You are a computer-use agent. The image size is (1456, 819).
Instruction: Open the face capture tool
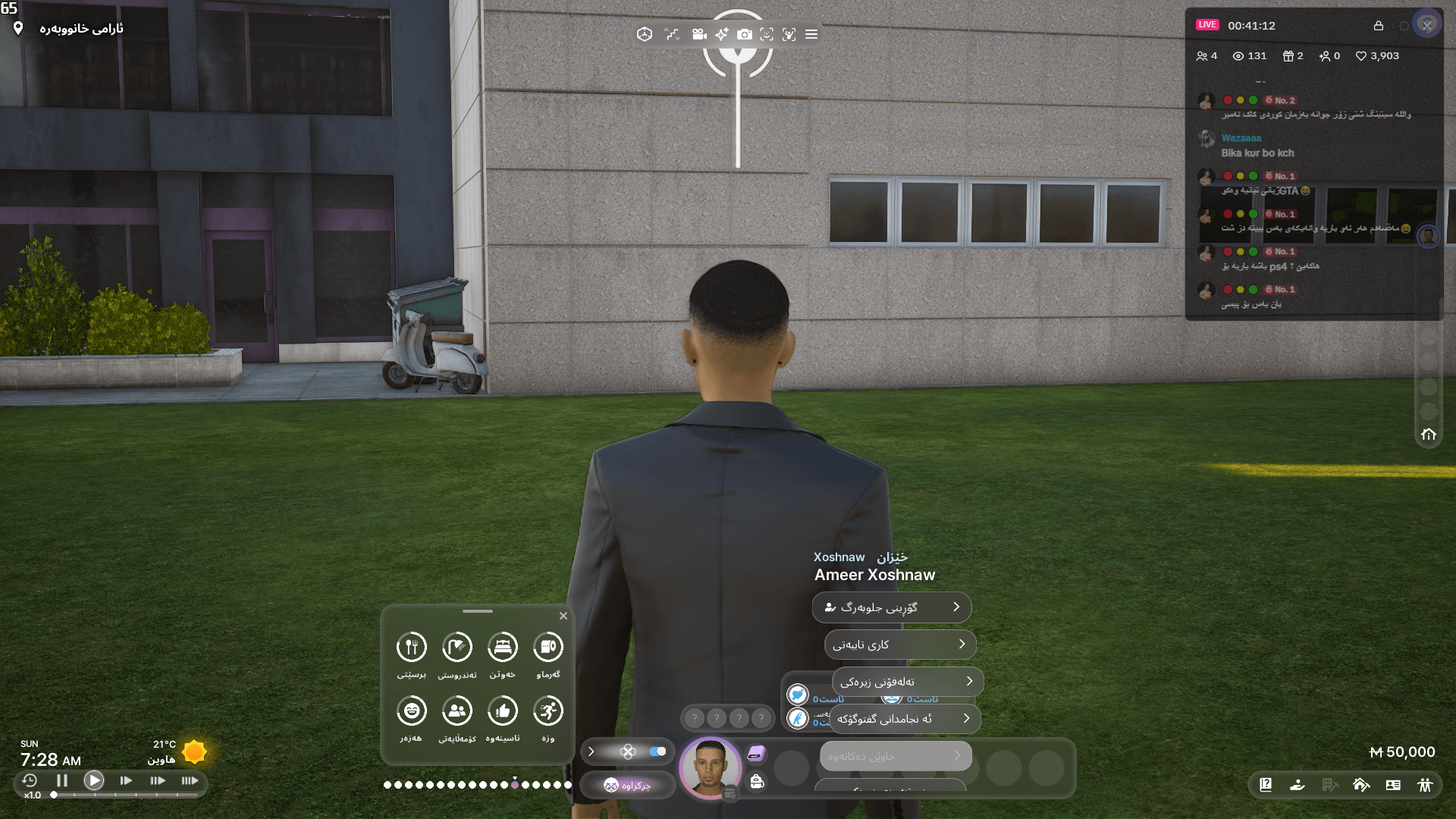[767, 34]
